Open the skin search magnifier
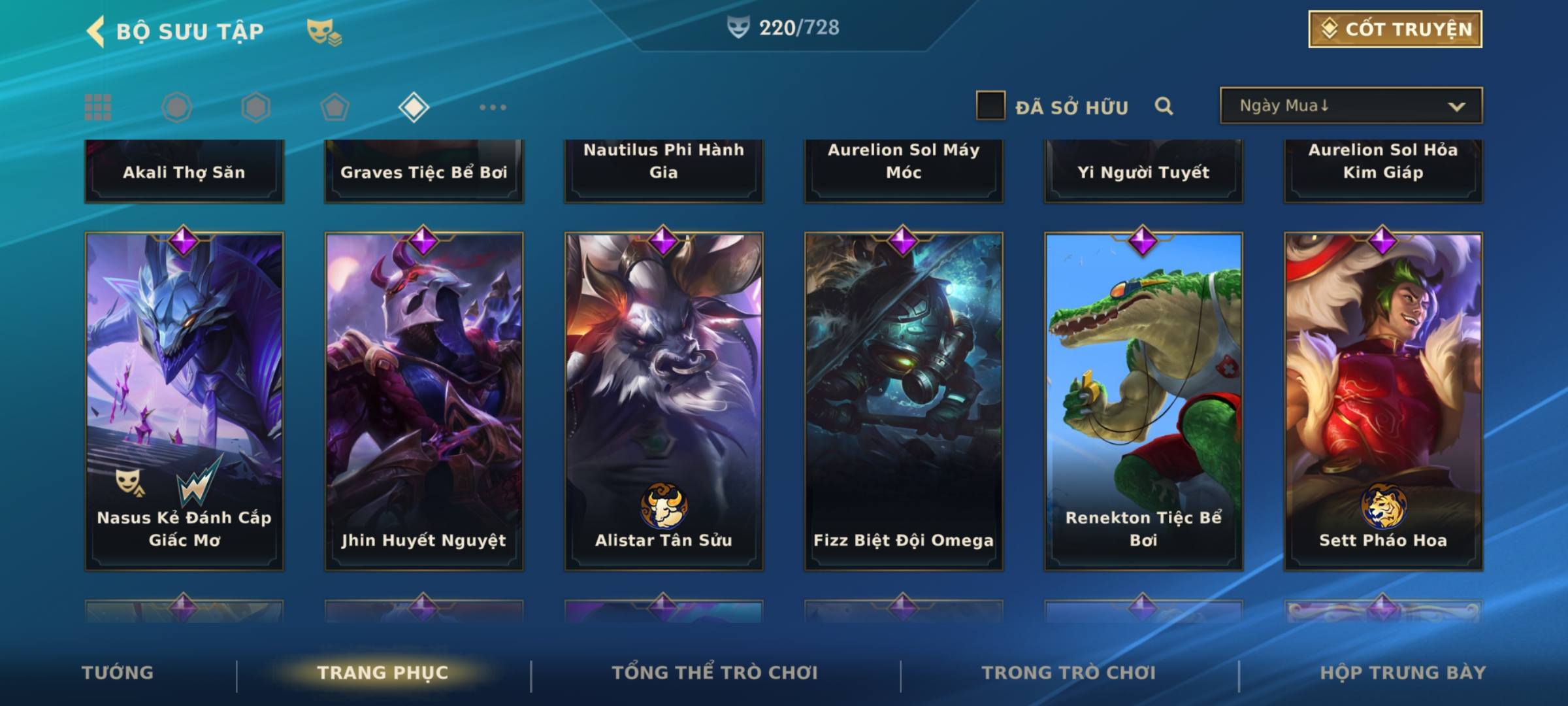The height and width of the screenshot is (706, 1568). [1164, 106]
